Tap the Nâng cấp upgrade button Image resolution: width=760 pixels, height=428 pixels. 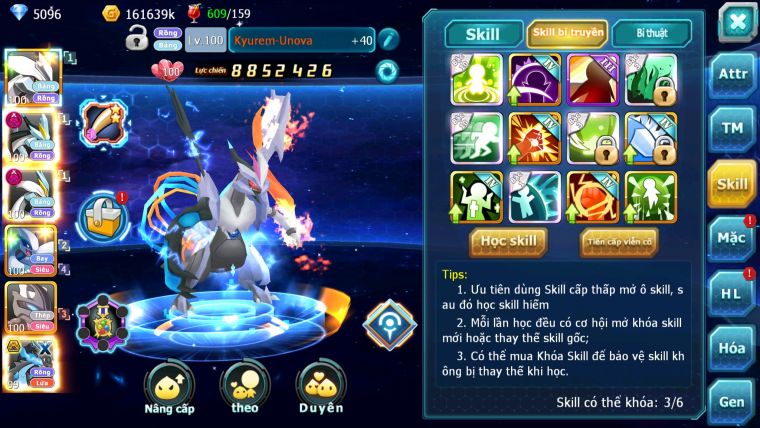[169, 388]
